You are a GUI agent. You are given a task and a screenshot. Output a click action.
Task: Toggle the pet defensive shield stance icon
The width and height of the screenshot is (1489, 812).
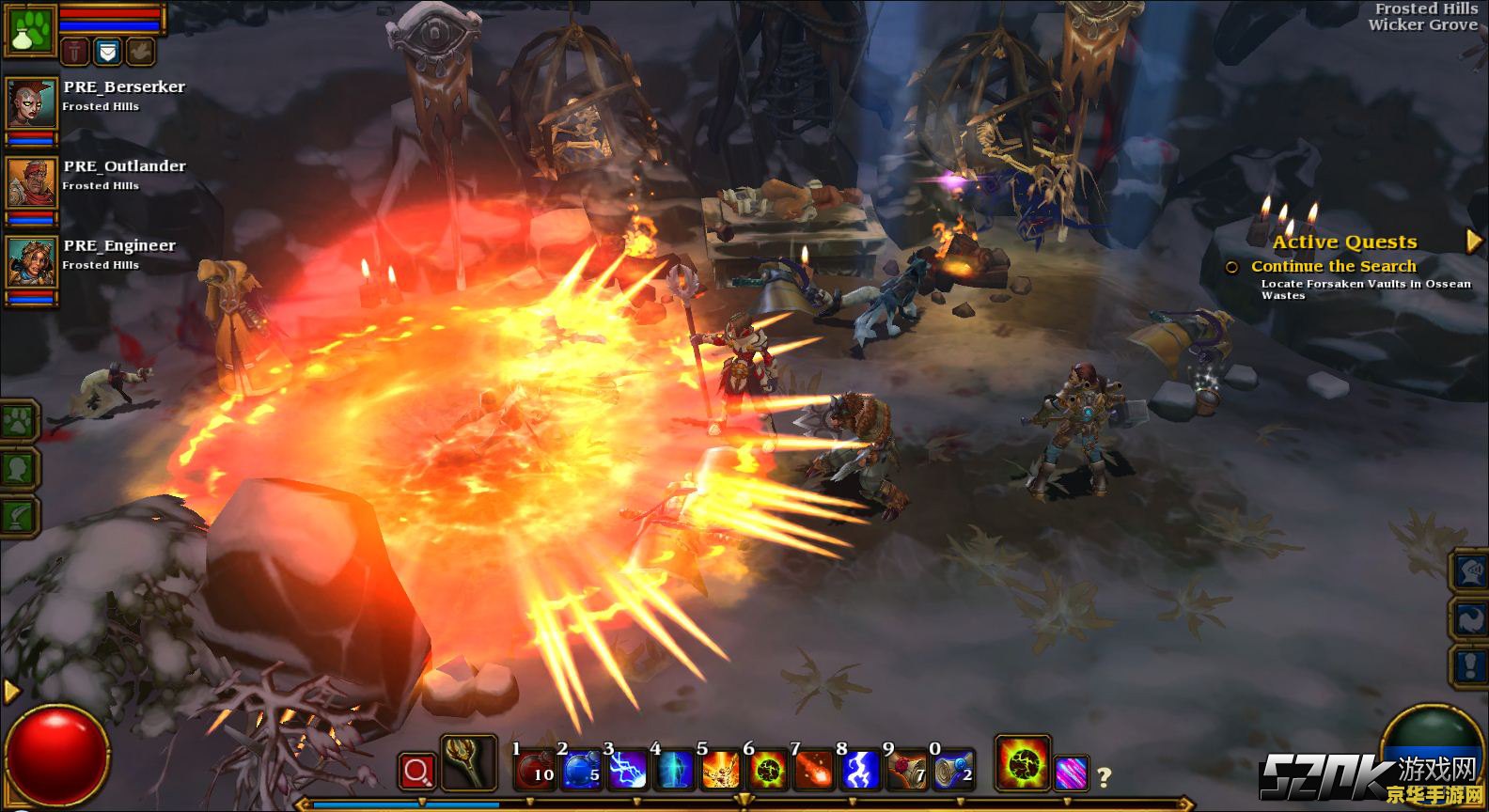coord(108,51)
